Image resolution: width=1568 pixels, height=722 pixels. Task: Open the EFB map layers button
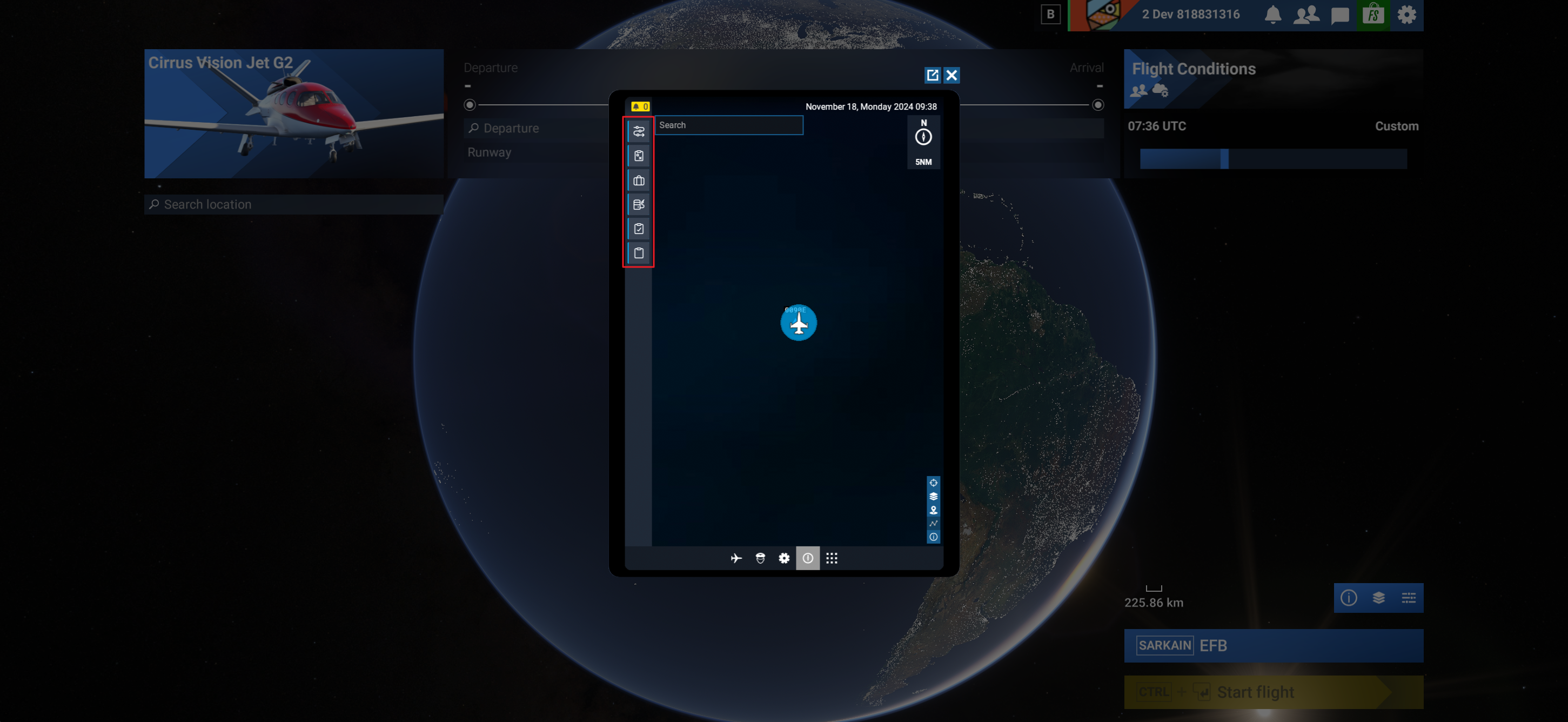point(933,496)
